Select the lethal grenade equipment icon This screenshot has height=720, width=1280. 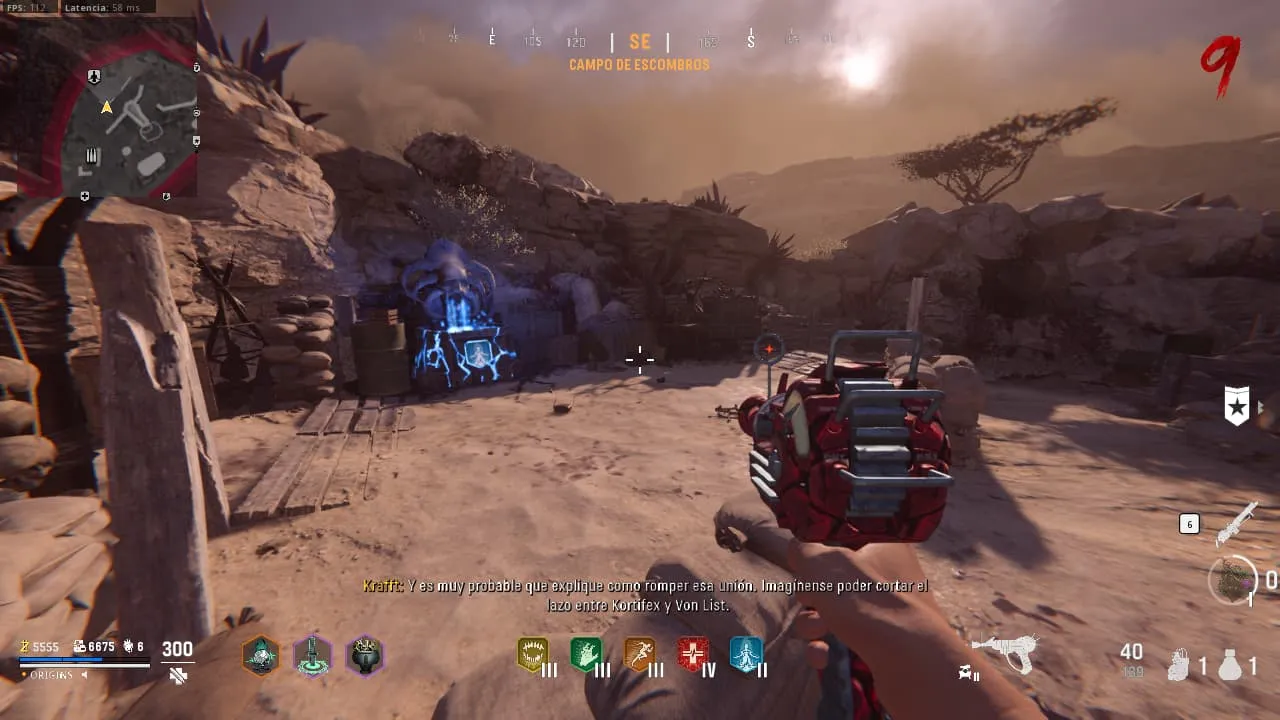pyautogui.click(x=1230, y=665)
